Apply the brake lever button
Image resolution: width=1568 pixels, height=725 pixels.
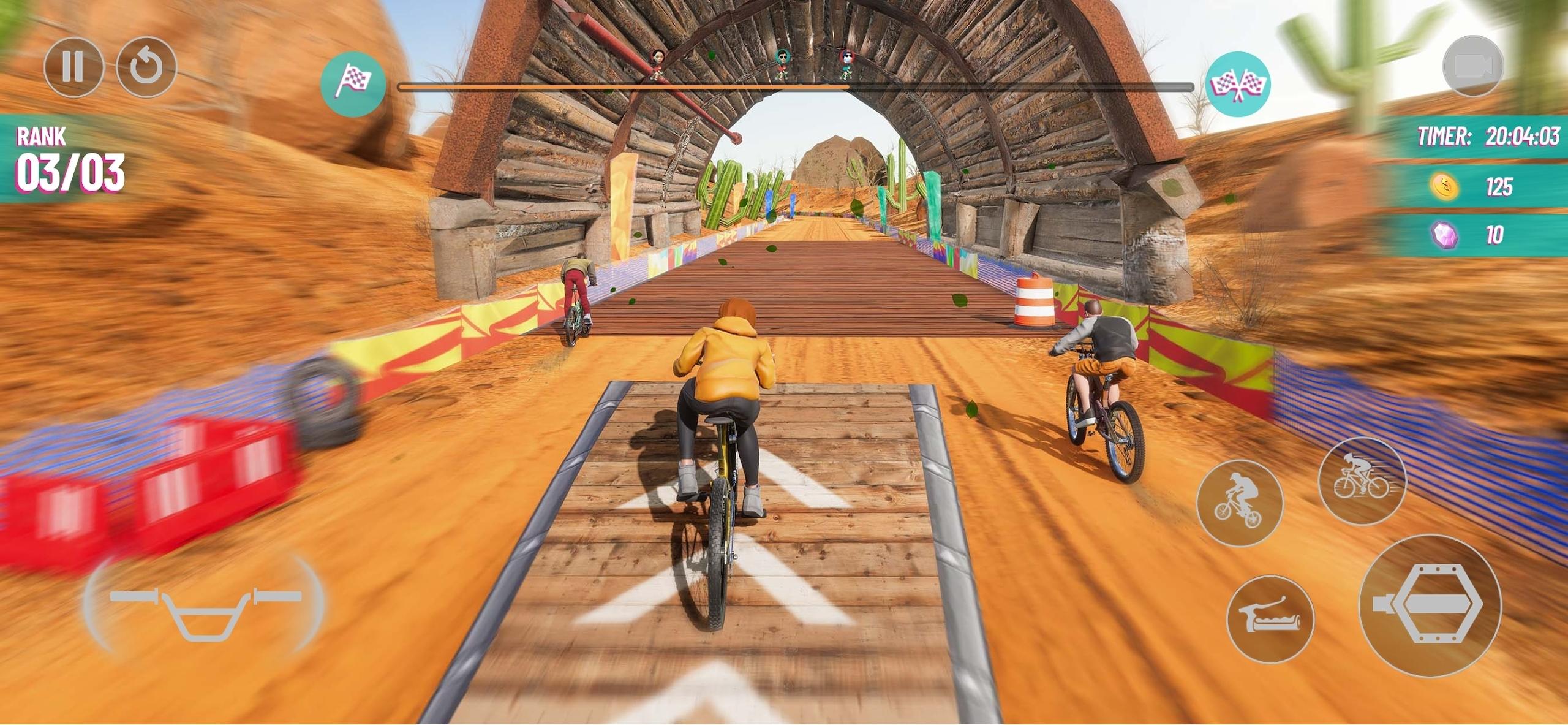[1270, 620]
